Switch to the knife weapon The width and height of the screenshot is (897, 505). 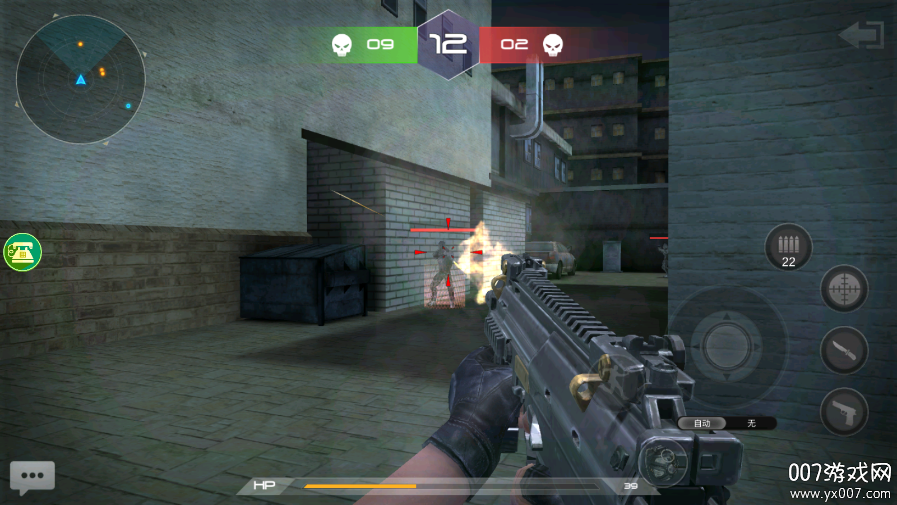[x=844, y=351]
